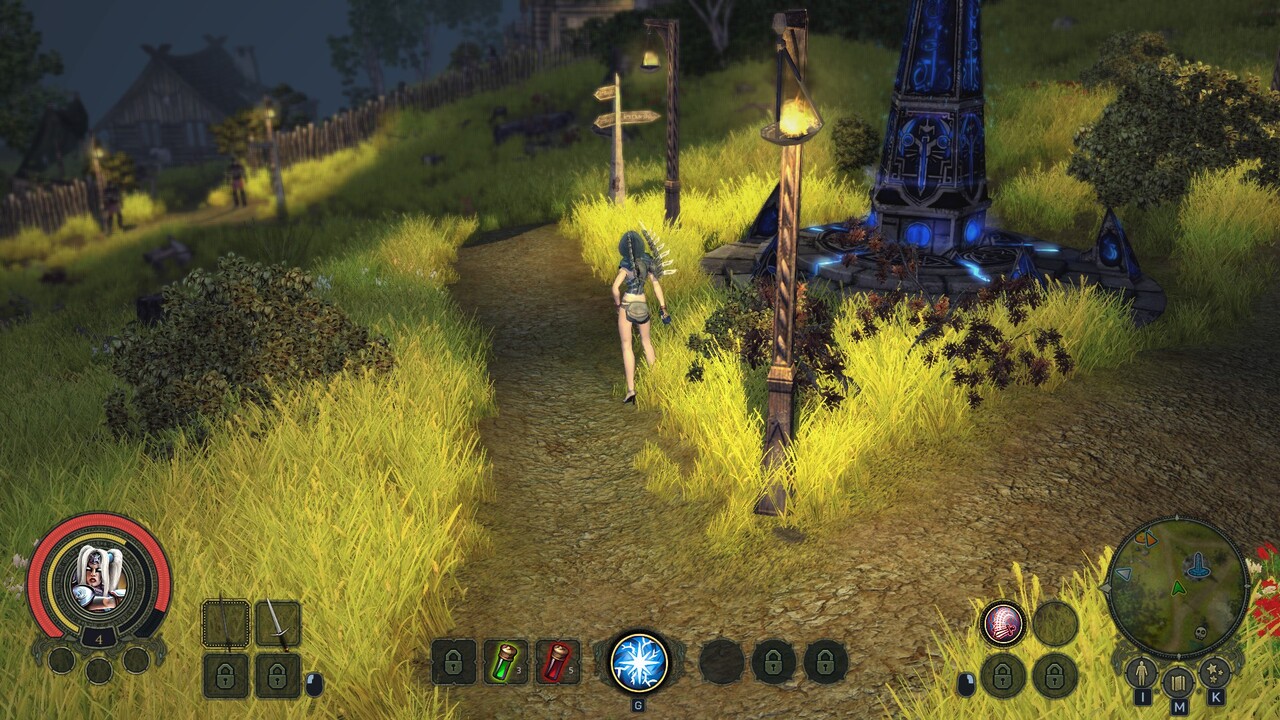Select the dotted-border weapon slot
This screenshot has width=1280, height=720.
226,623
